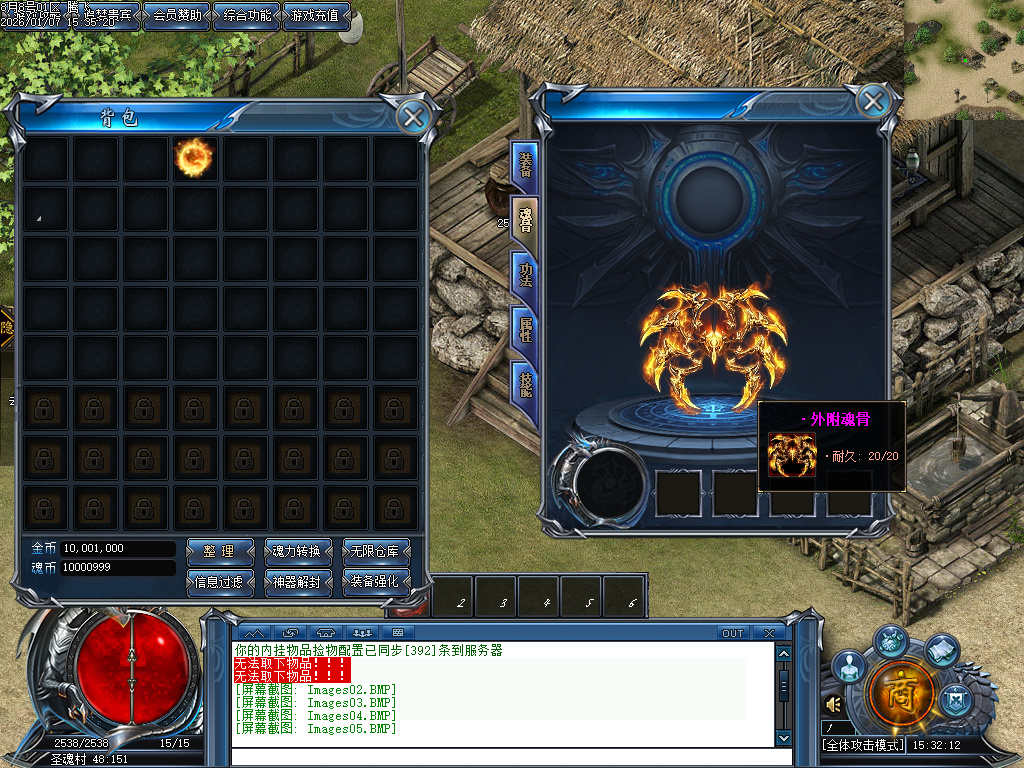
Task: Choose the 神器解封 artifact unseal button
Action: [297, 581]
